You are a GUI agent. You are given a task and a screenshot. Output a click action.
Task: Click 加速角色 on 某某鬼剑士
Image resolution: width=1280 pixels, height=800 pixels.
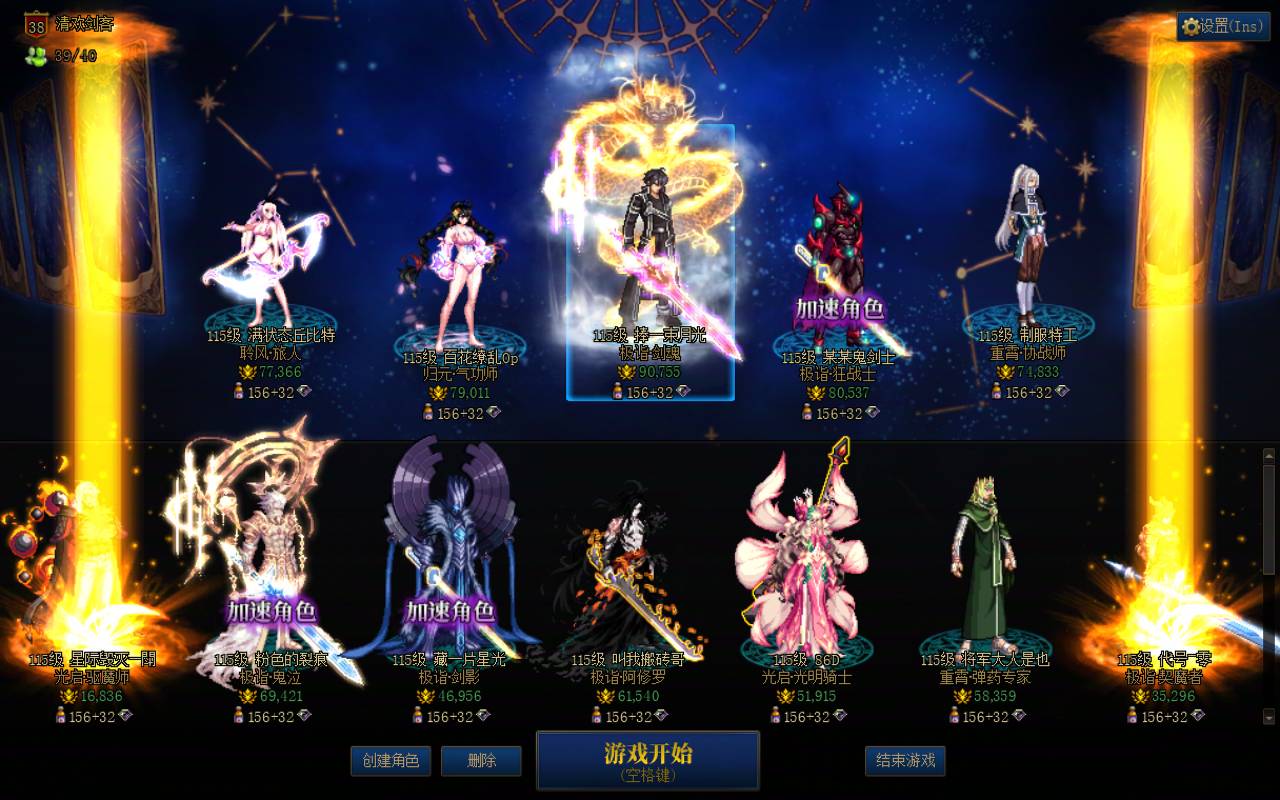pos(840,310)
